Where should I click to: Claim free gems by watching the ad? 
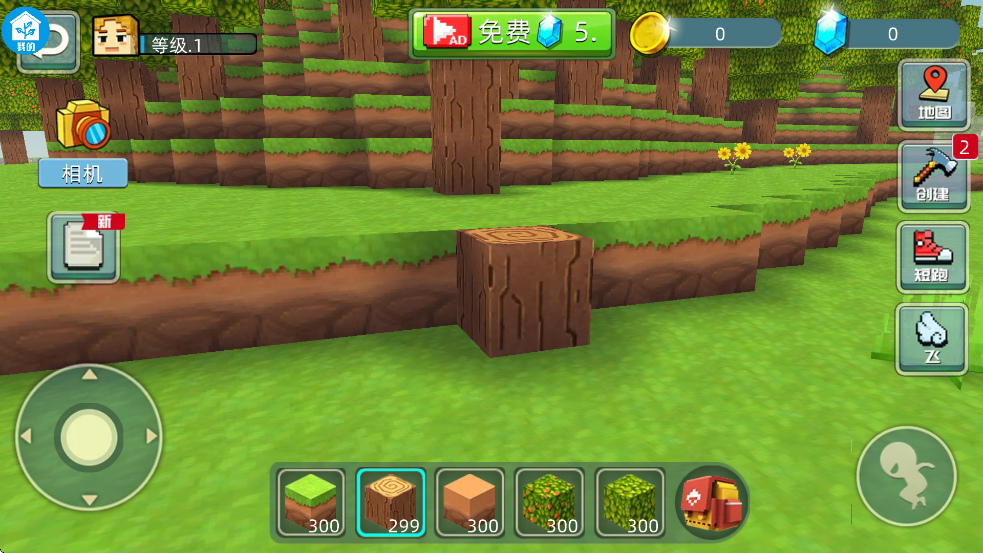coord(511,33)
